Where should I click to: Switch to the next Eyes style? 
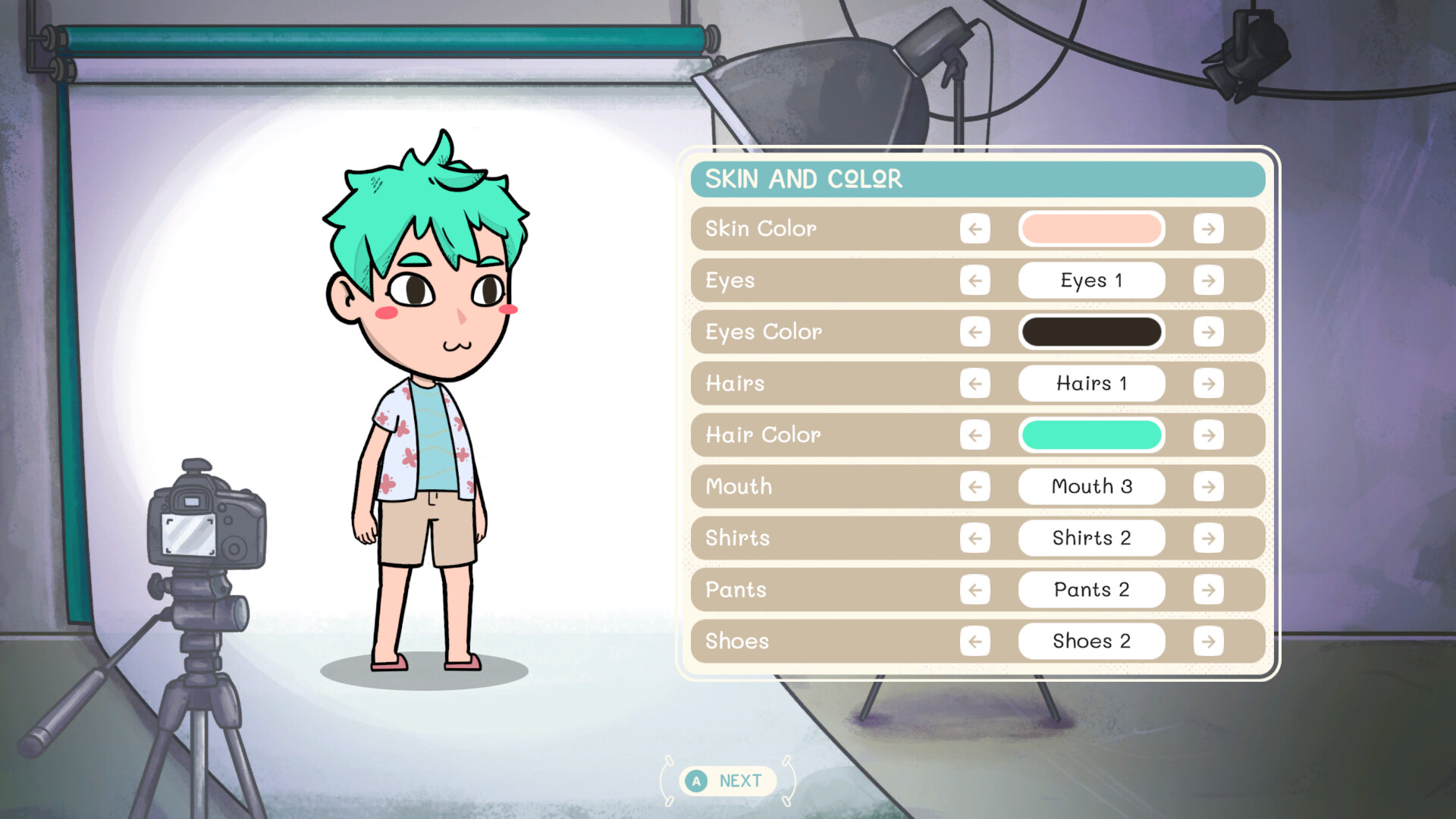(x=1208, y=281)
